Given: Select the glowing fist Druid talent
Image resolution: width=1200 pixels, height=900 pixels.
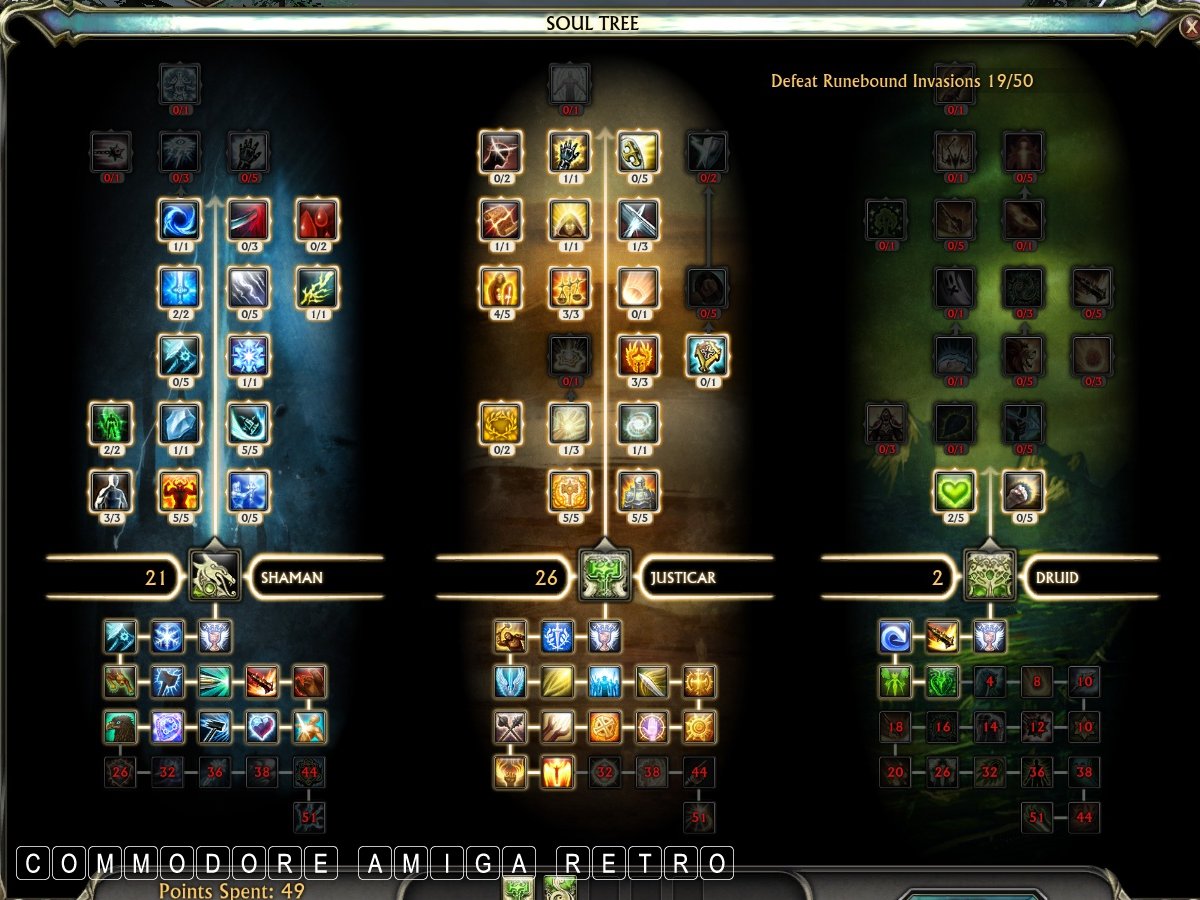Looking at the screenshot, I should pyautogui.click(x=1023, y=491).
